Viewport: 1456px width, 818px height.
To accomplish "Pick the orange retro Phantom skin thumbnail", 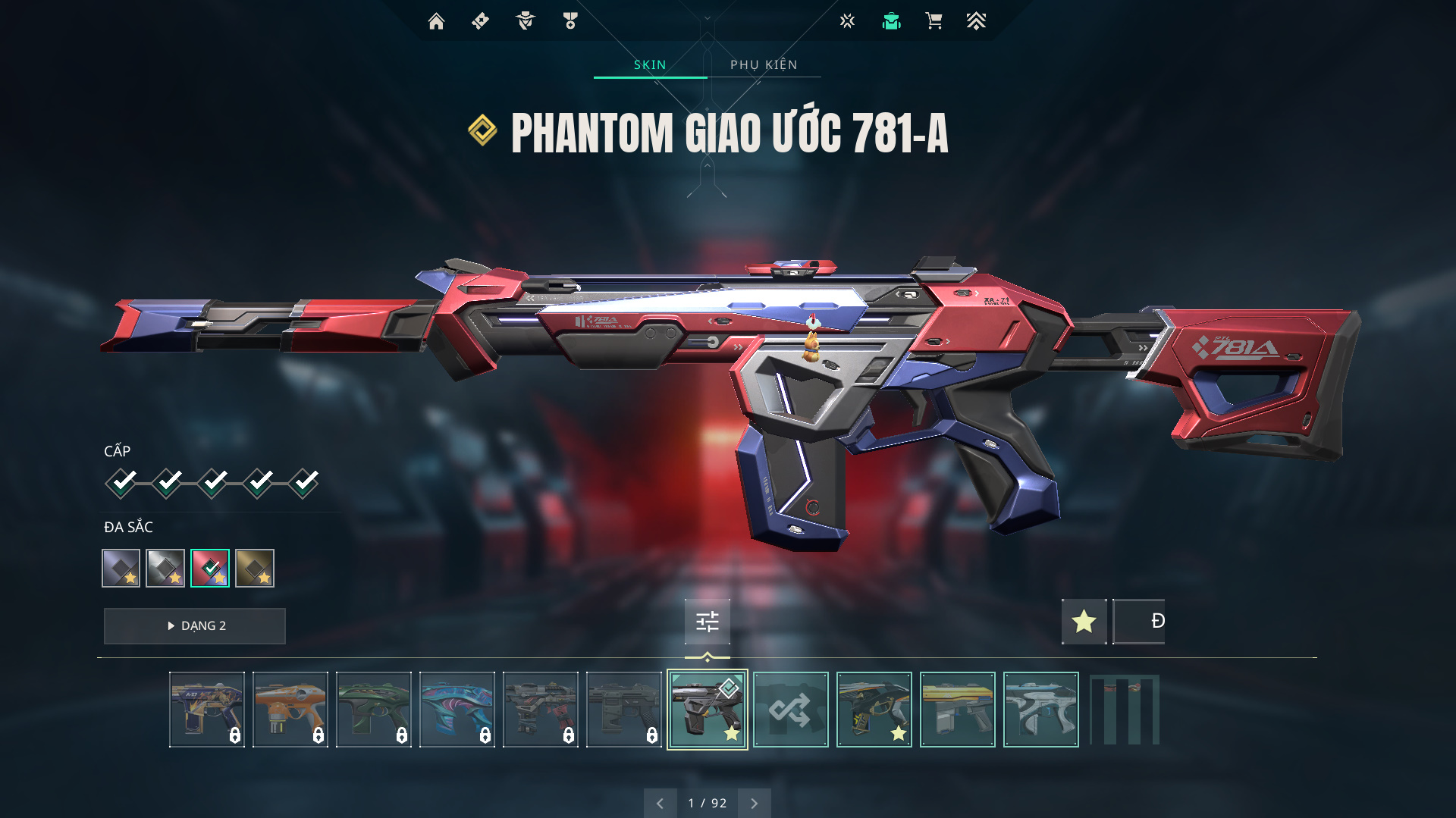I will pyautogui.click(x=290, y=710).
